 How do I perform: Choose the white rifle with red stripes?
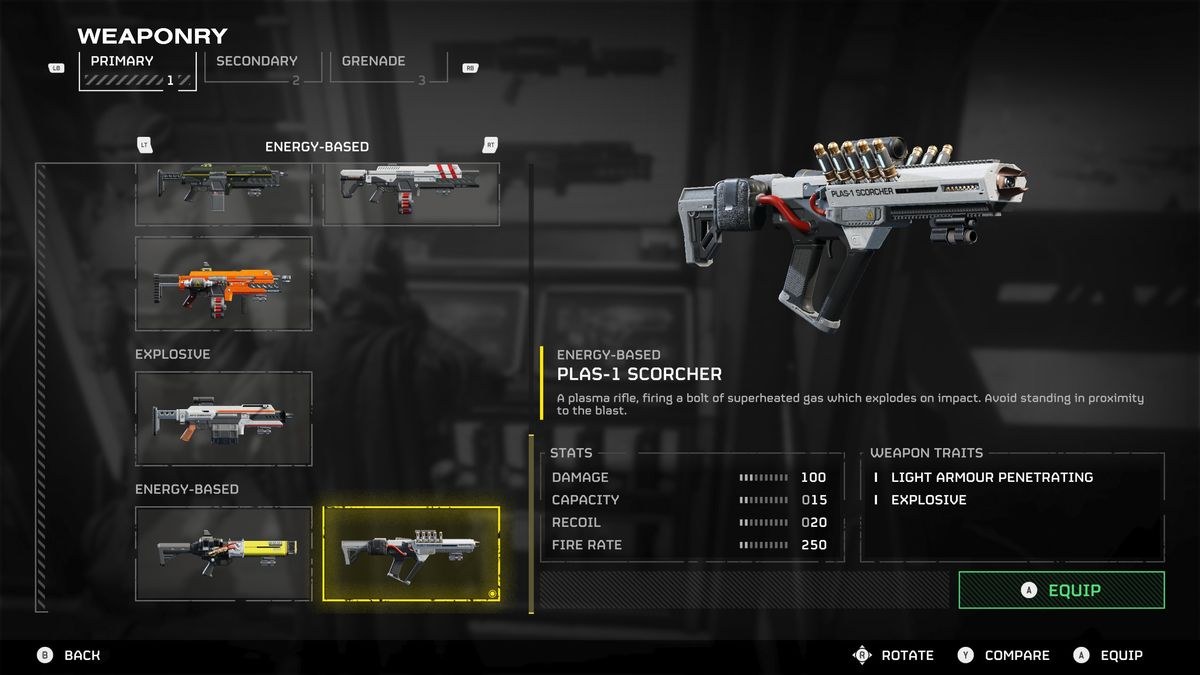411,193
